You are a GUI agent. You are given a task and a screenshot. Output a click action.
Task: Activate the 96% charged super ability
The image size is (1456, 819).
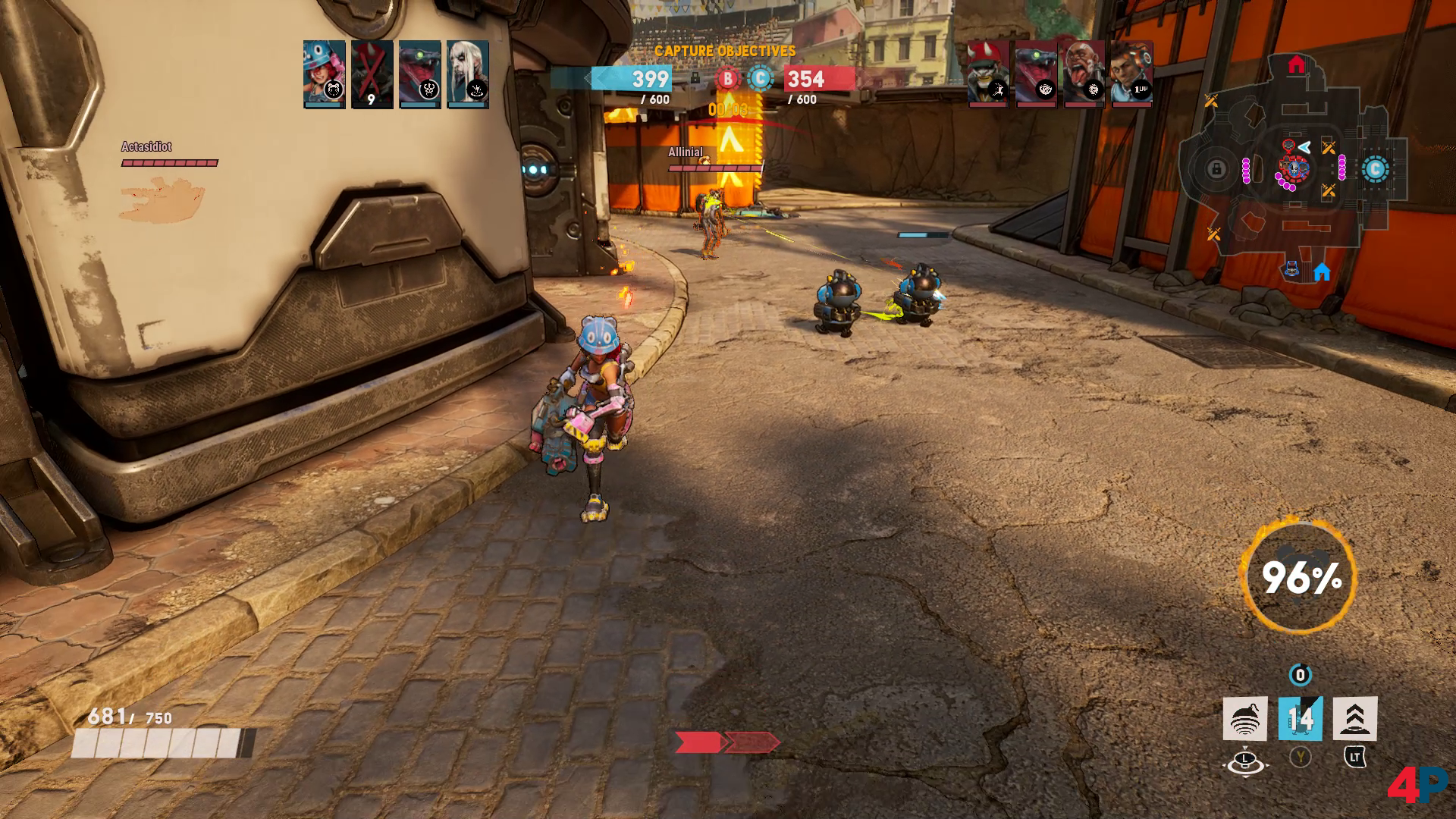point(1300,577)
